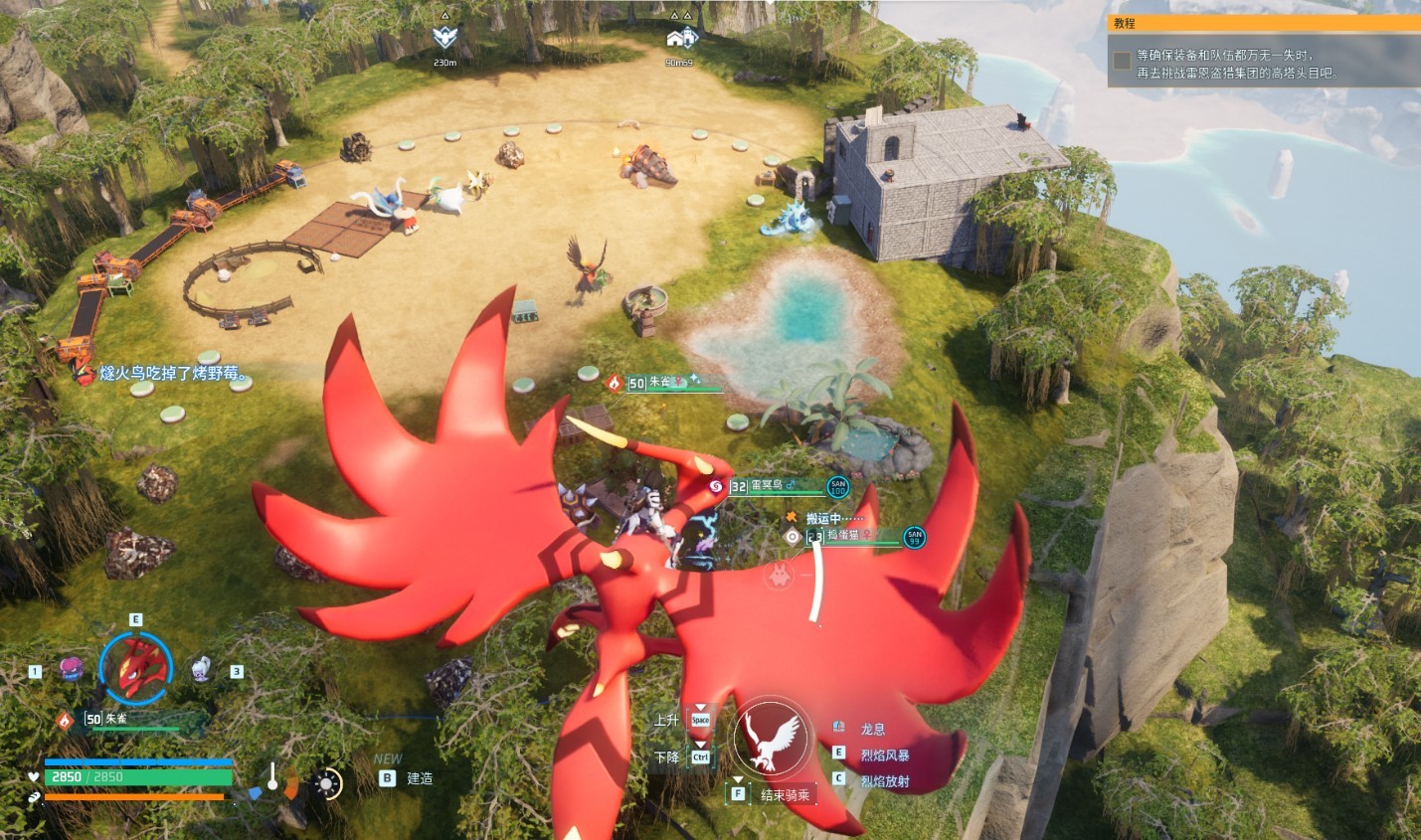The width and height of the screenshot is (1421, 840).
Task: Switch to the purple pal party icon
Action: (x=71, y=669)
